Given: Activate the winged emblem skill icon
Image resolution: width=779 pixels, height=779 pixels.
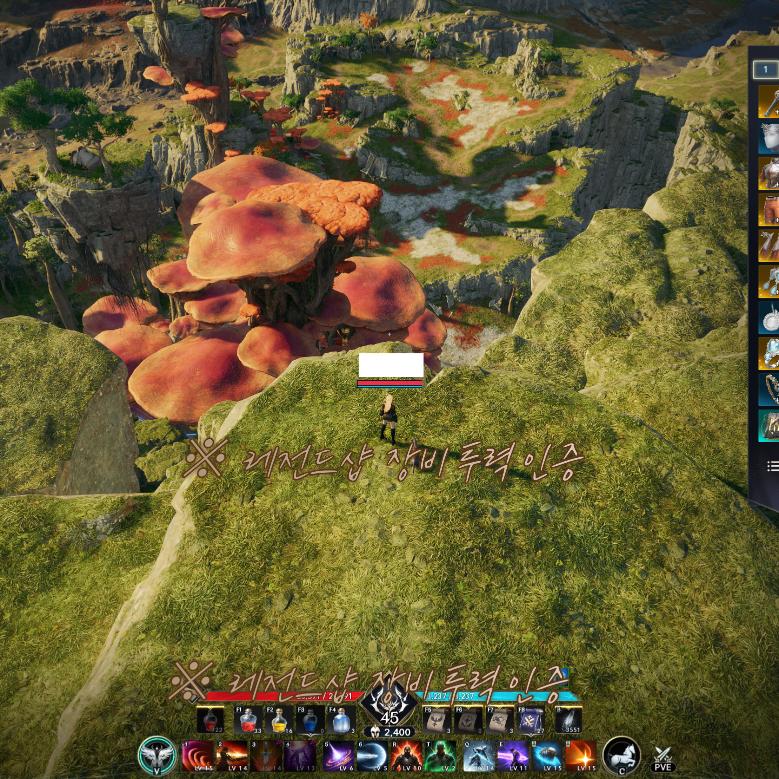Looking at the screenshot, I should (157, 756).
